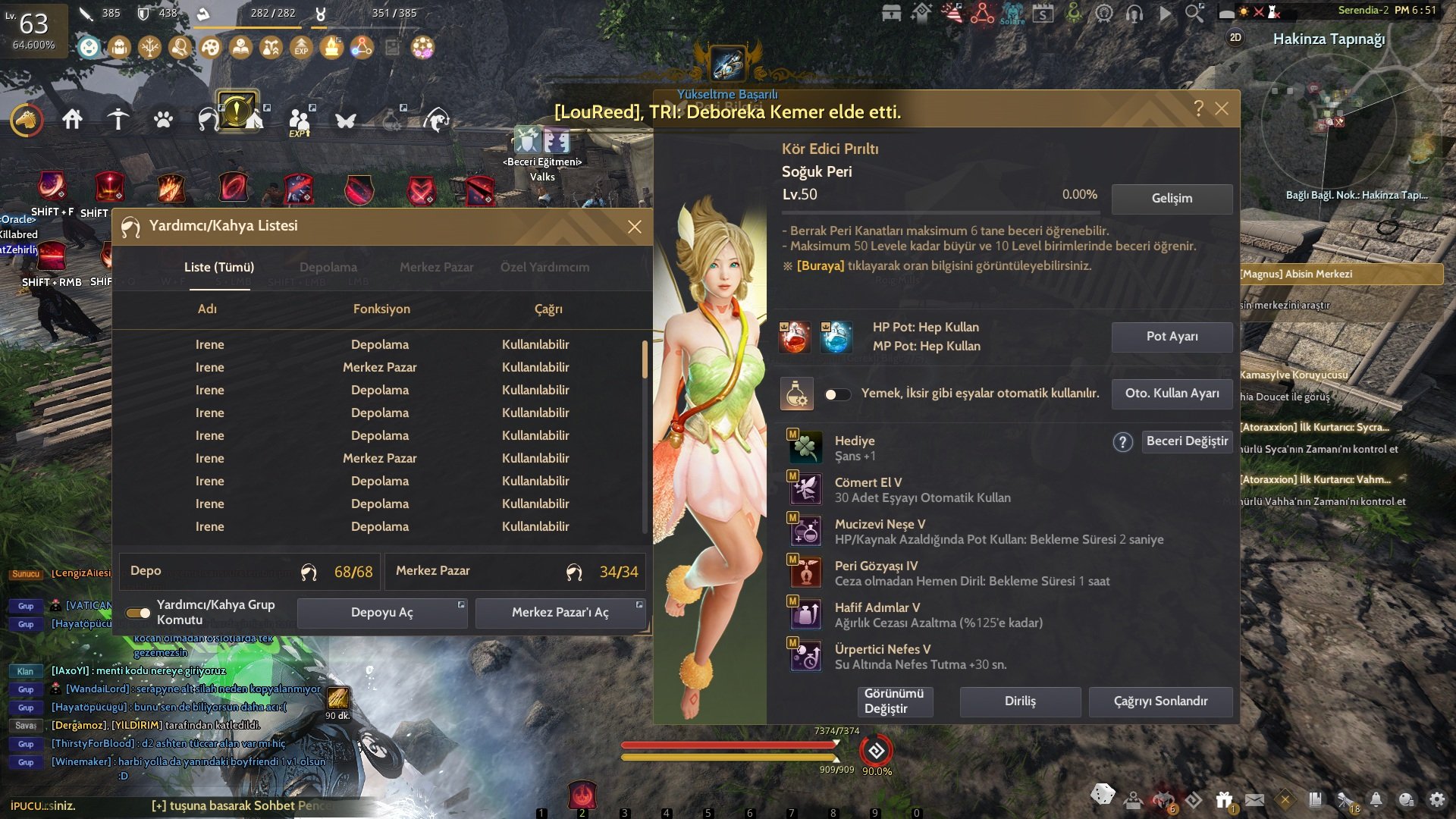Close the fairy information window

[1222, 108]
